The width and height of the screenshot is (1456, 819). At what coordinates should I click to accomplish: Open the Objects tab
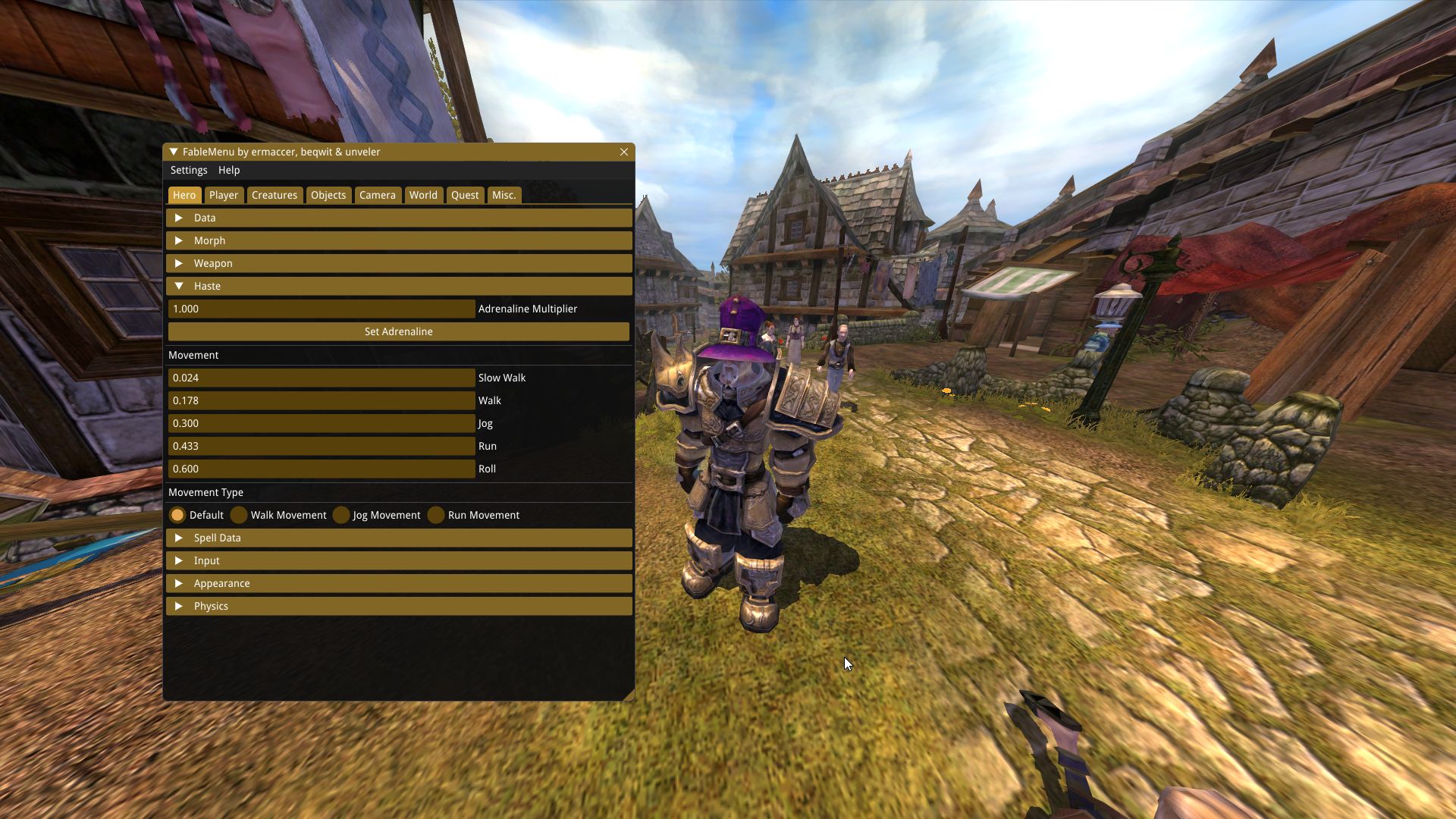[x=328, y=195]
